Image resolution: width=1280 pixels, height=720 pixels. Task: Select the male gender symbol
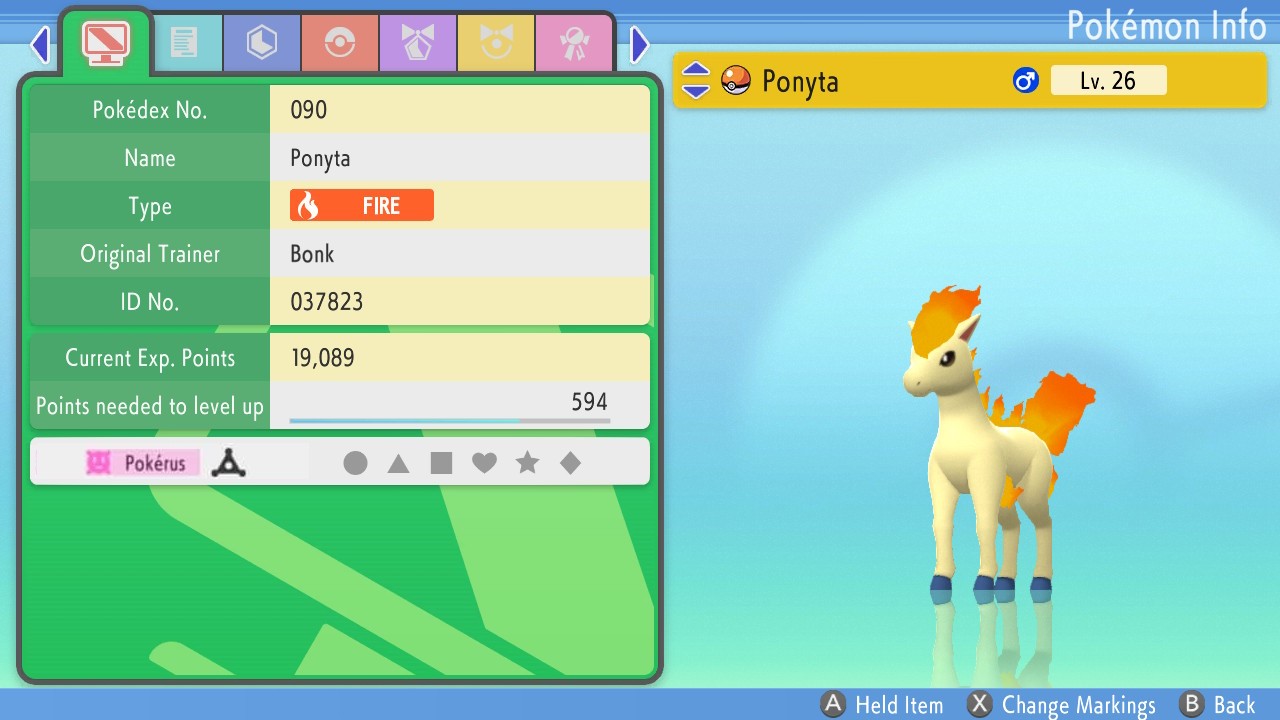tap(1026, 80)
